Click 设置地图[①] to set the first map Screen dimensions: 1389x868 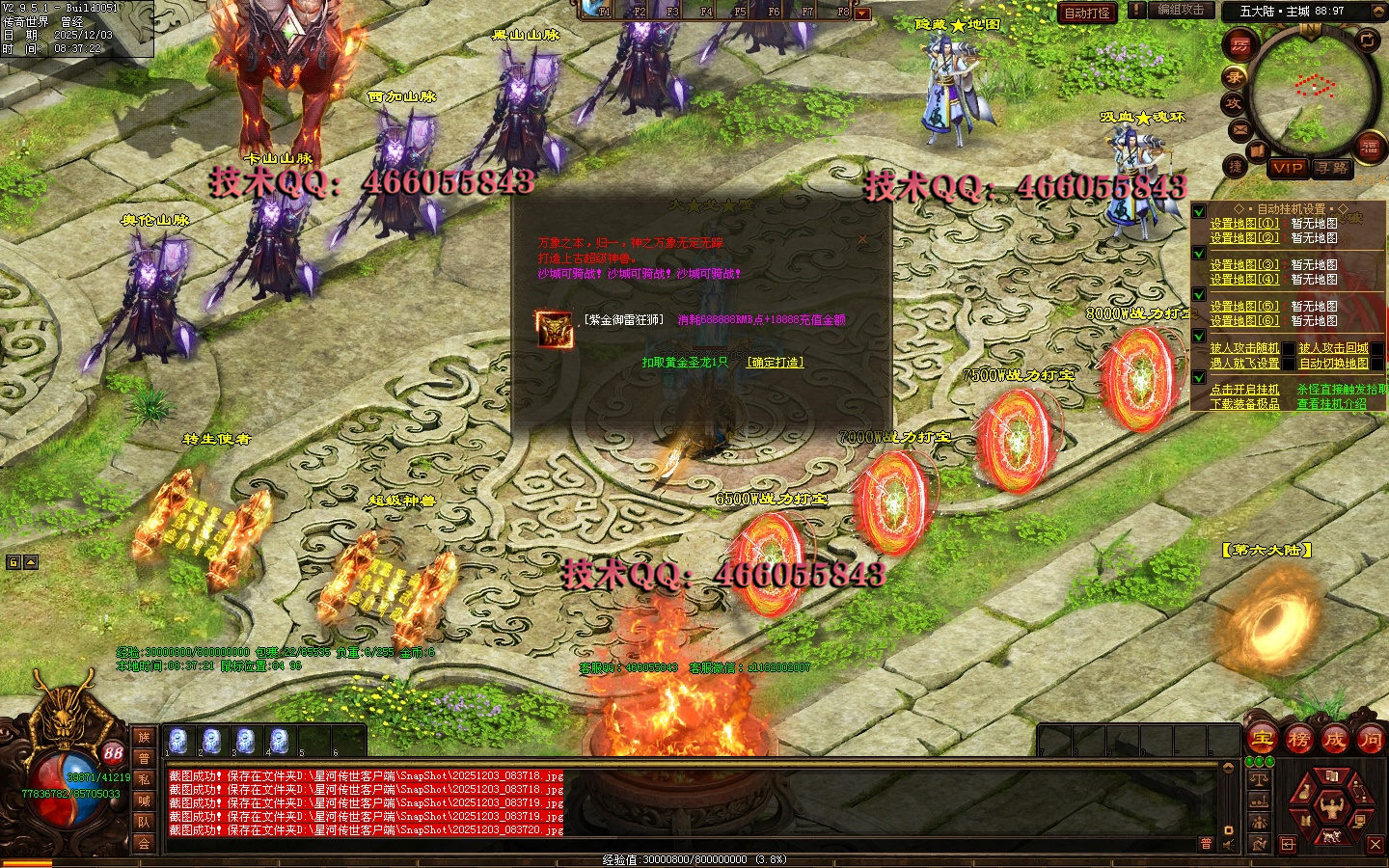pos(1244,224)
